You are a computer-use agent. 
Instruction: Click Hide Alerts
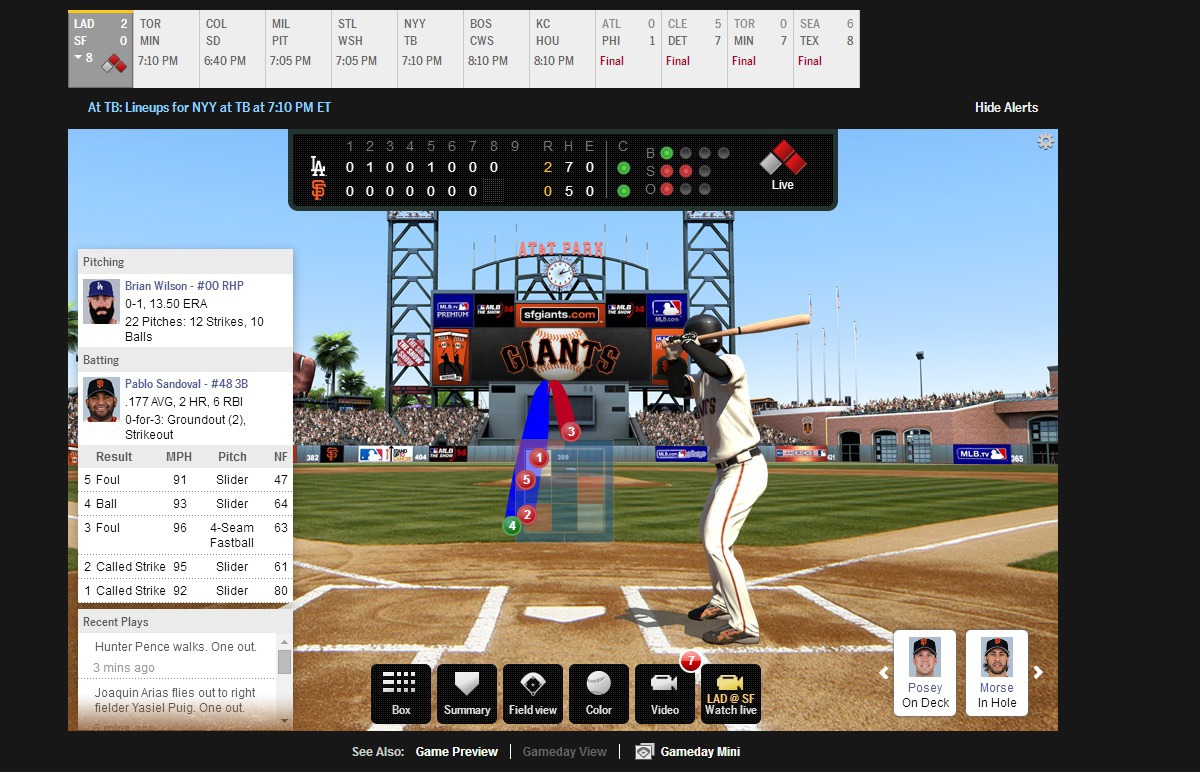1006,107
